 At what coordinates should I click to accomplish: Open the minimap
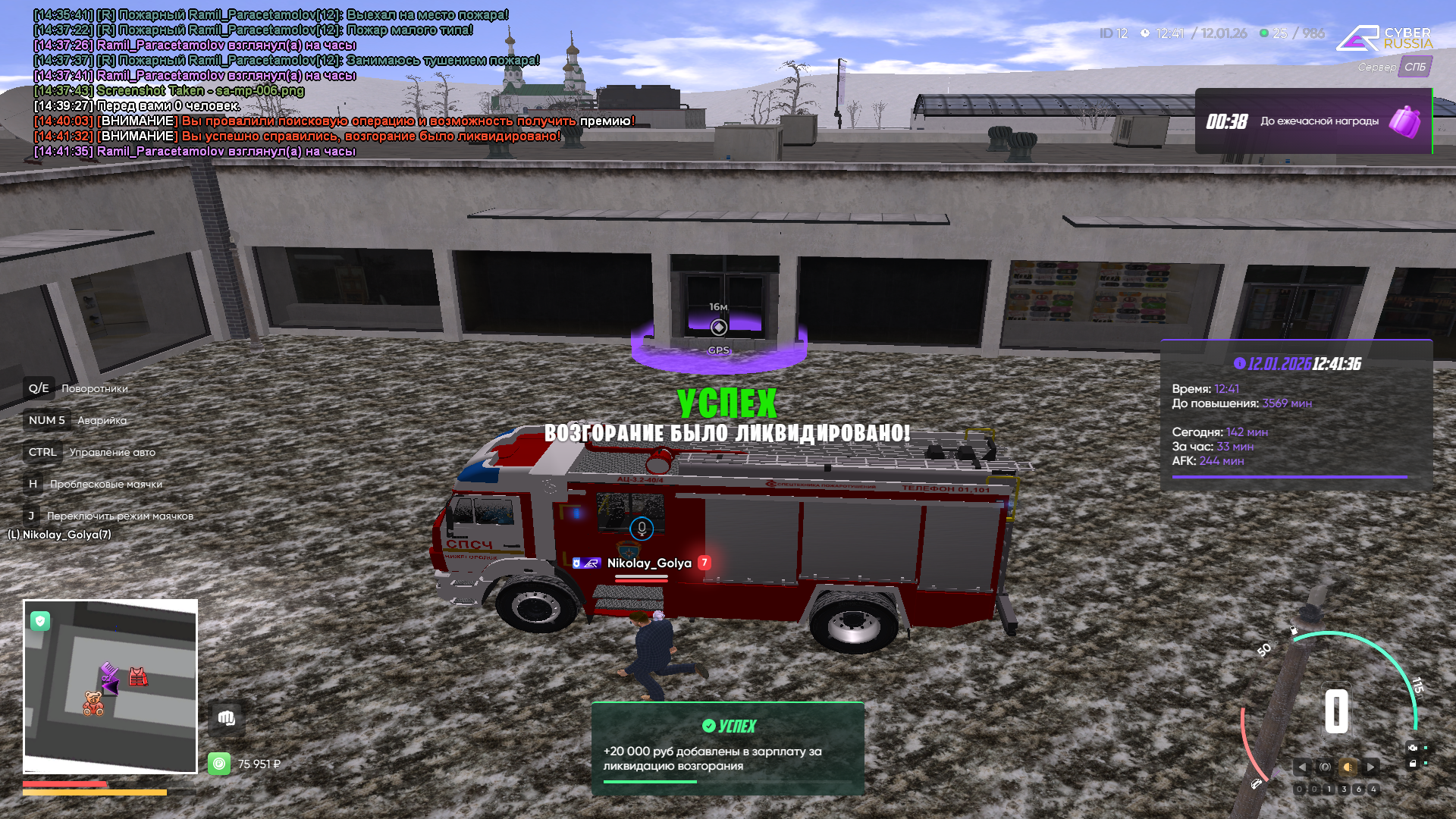[x=111, y=686]
